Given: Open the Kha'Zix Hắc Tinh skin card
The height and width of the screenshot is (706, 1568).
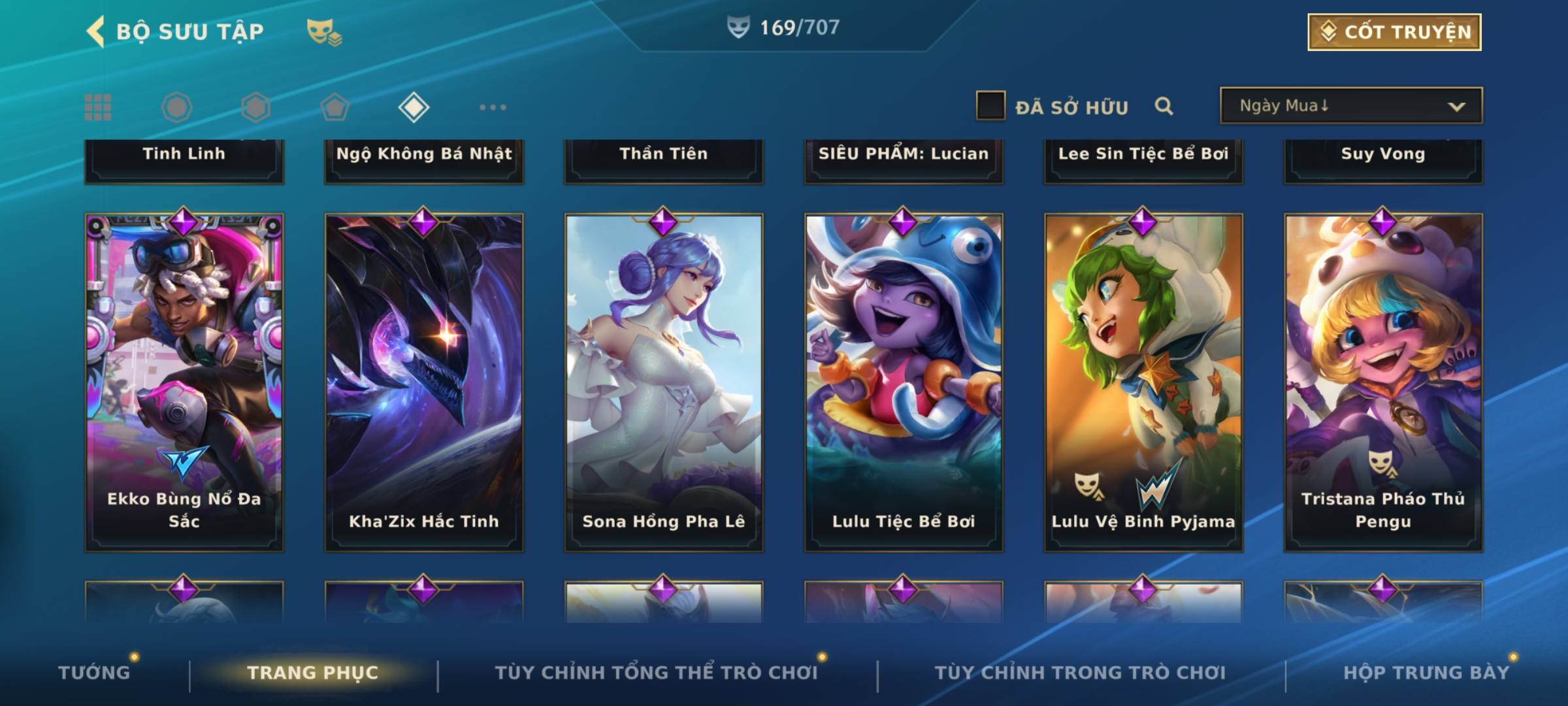Looking at the screenshot, I should coord(424,382).
